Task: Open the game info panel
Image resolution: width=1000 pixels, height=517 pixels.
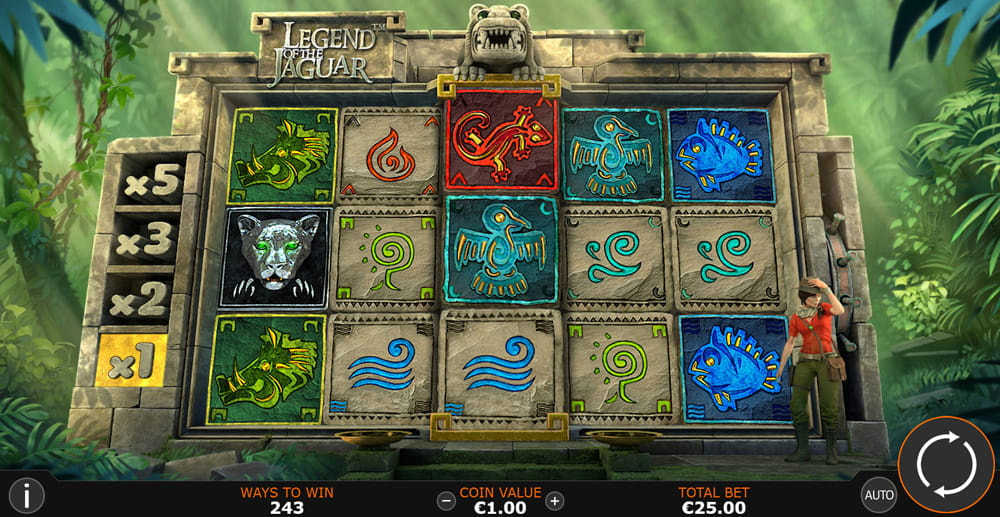Action: coord(26,495)
